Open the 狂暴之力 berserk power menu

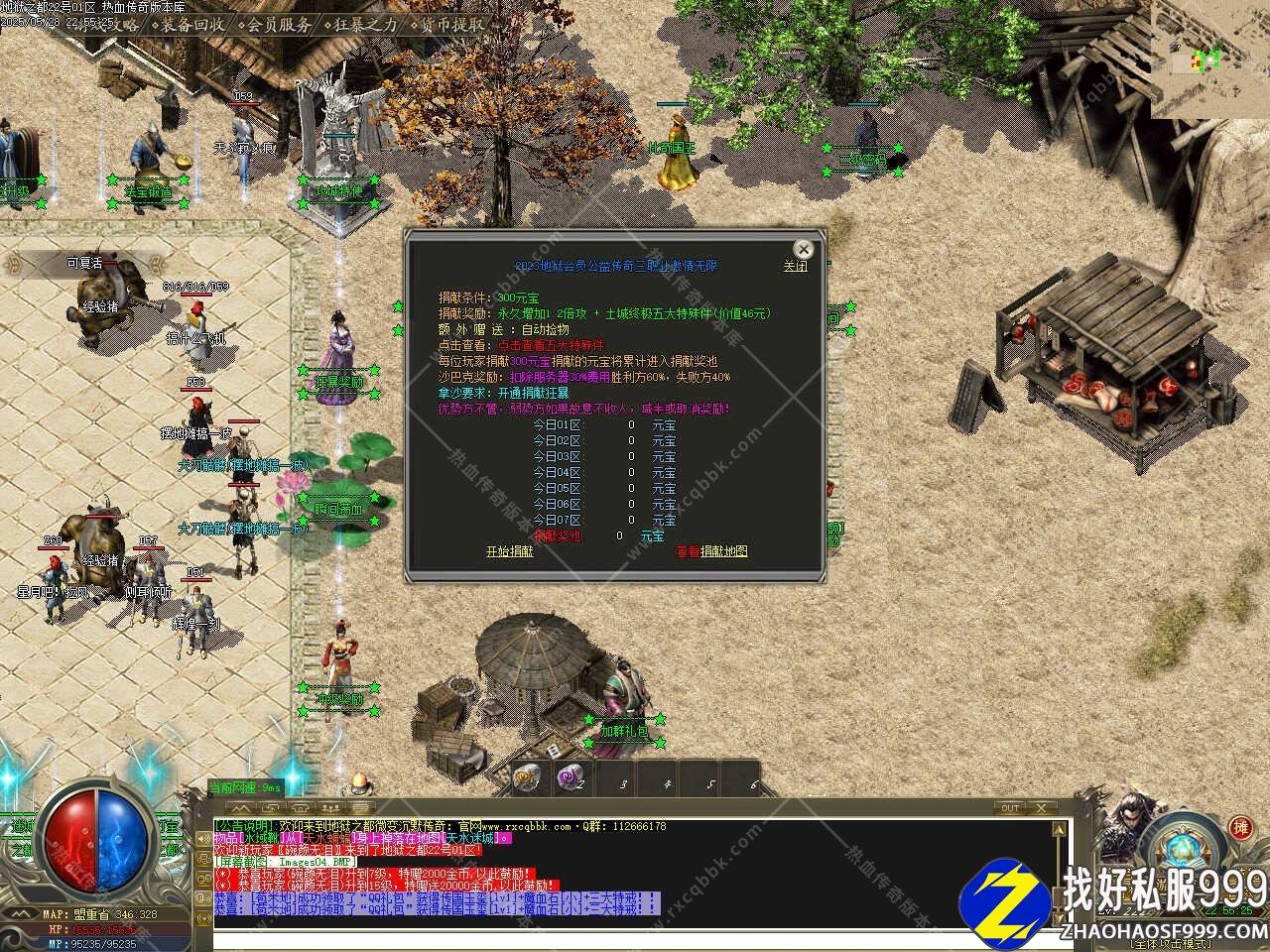click(x=365, y=25)
